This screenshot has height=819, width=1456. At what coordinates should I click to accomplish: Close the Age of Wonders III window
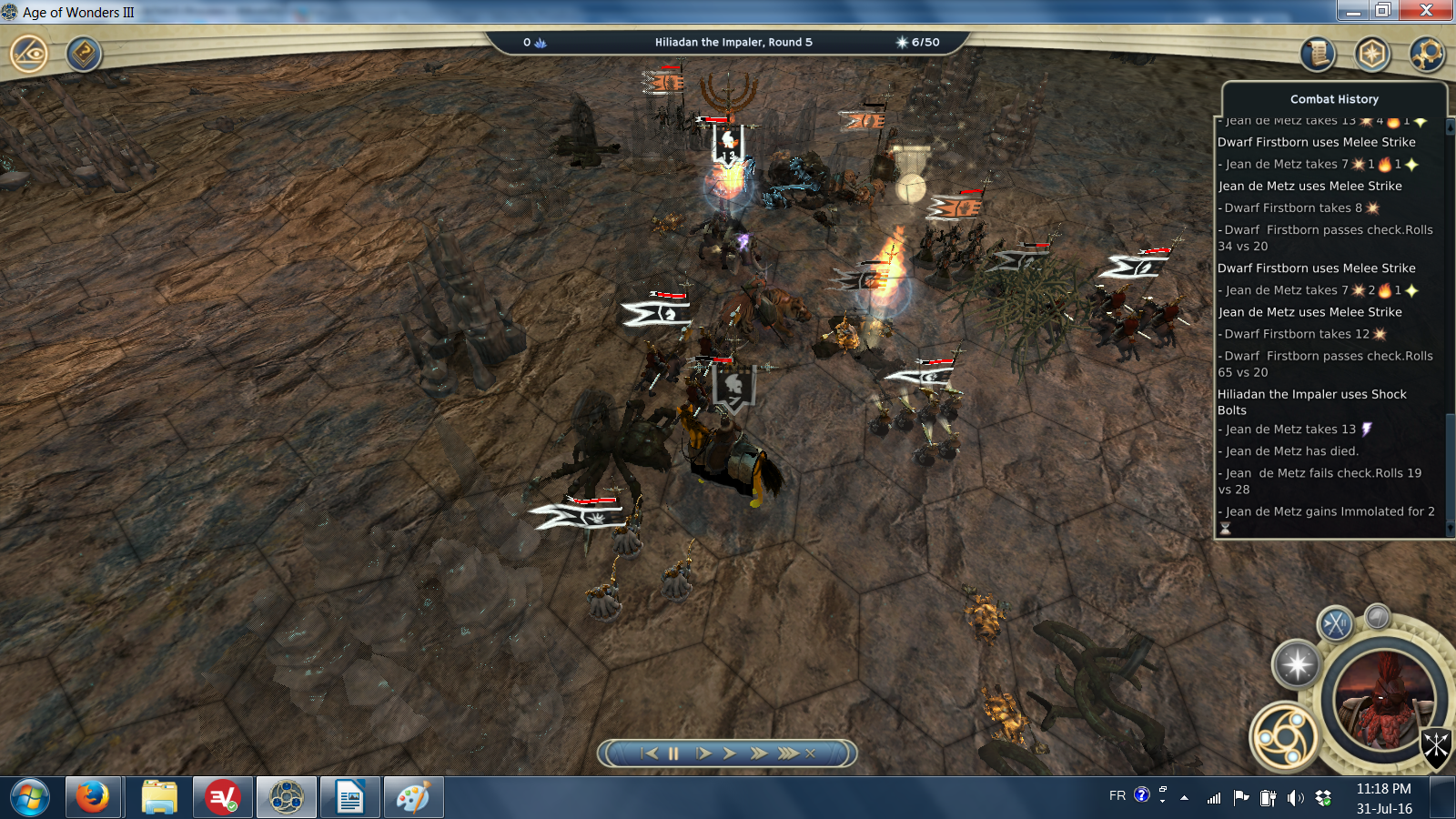1426,10
